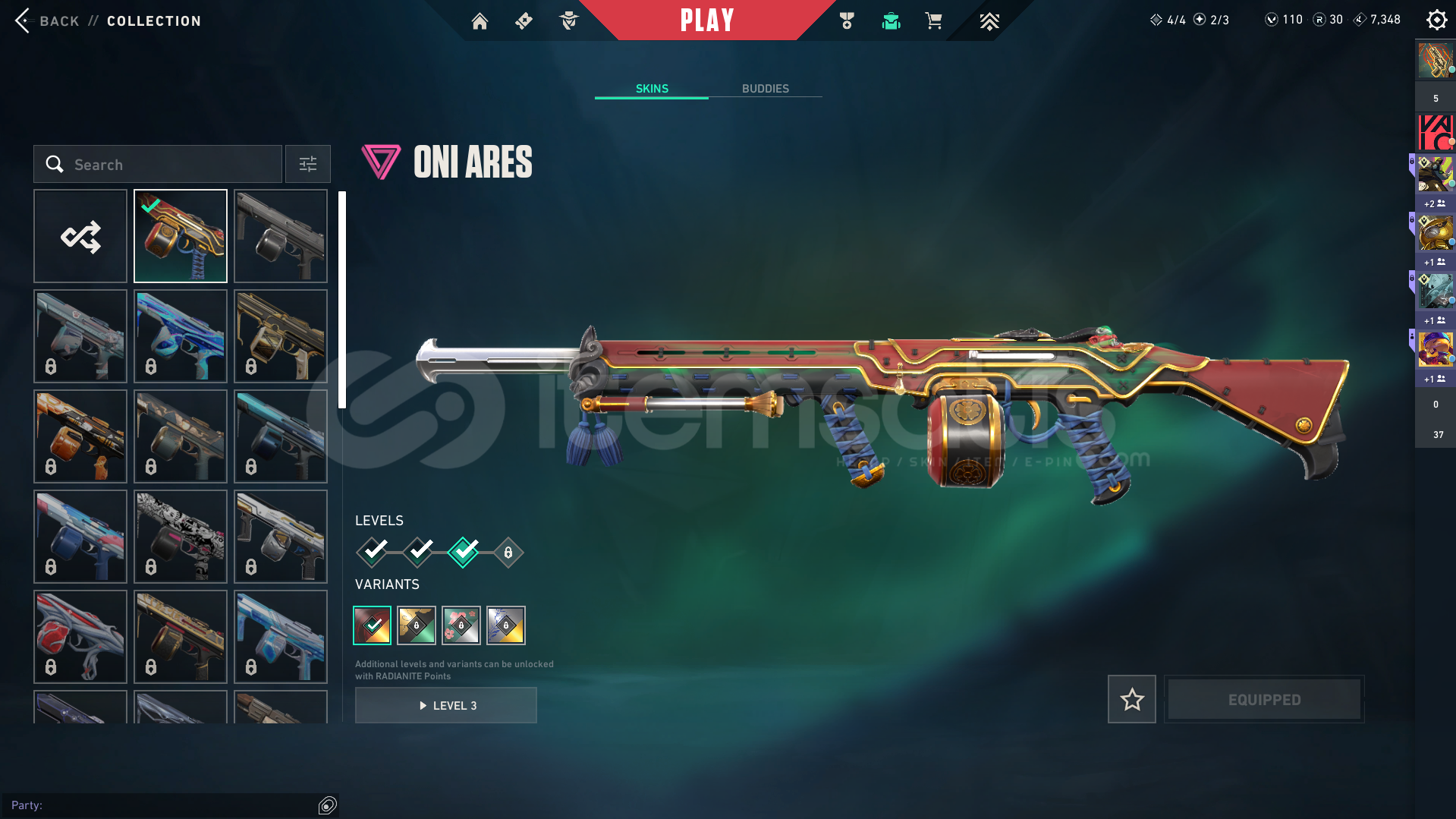
Task: Click the red PLAY button
Action: point(706,20)
